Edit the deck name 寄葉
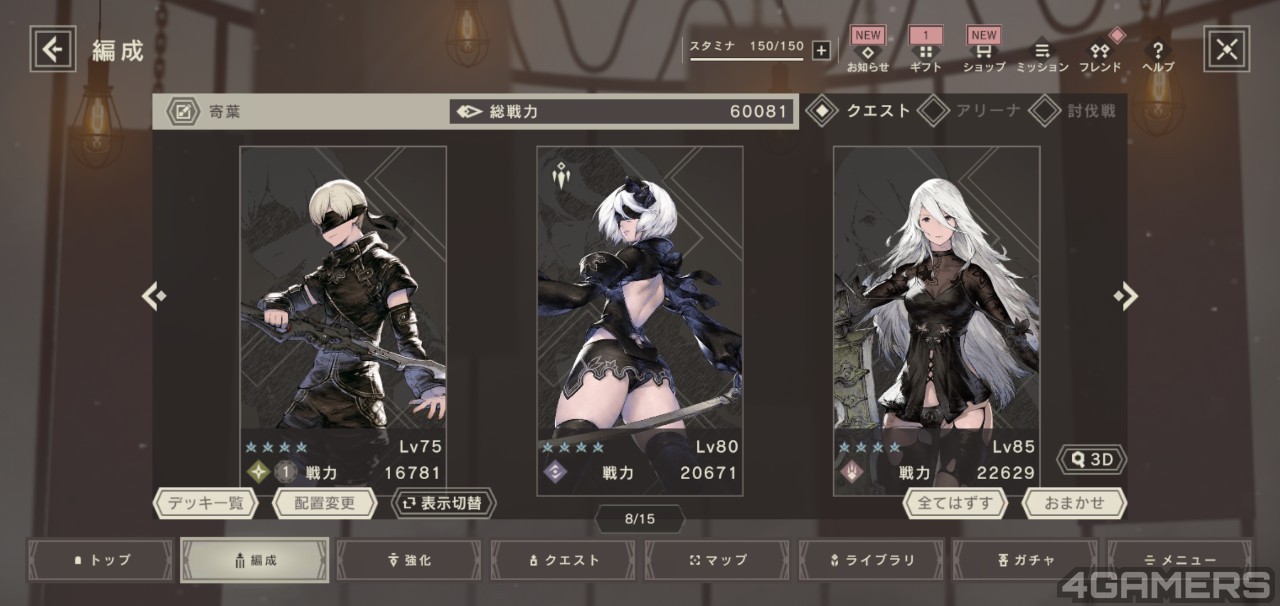 coord(184,112)
